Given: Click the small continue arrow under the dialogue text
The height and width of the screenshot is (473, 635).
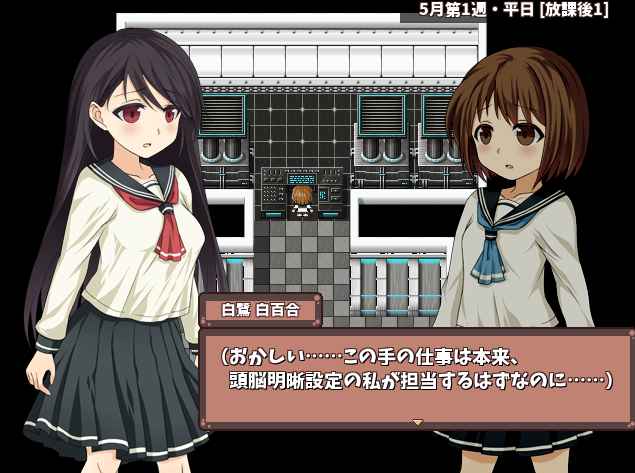Looking at the screenshot, I should [x=418, y=422].
